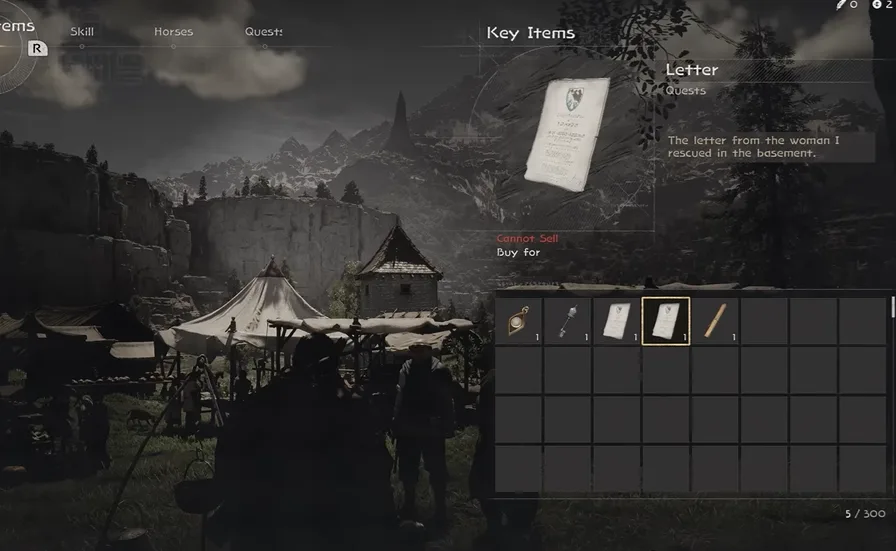Switch to the Skill tab
This screenshot has width=896, height=551.
82,32
